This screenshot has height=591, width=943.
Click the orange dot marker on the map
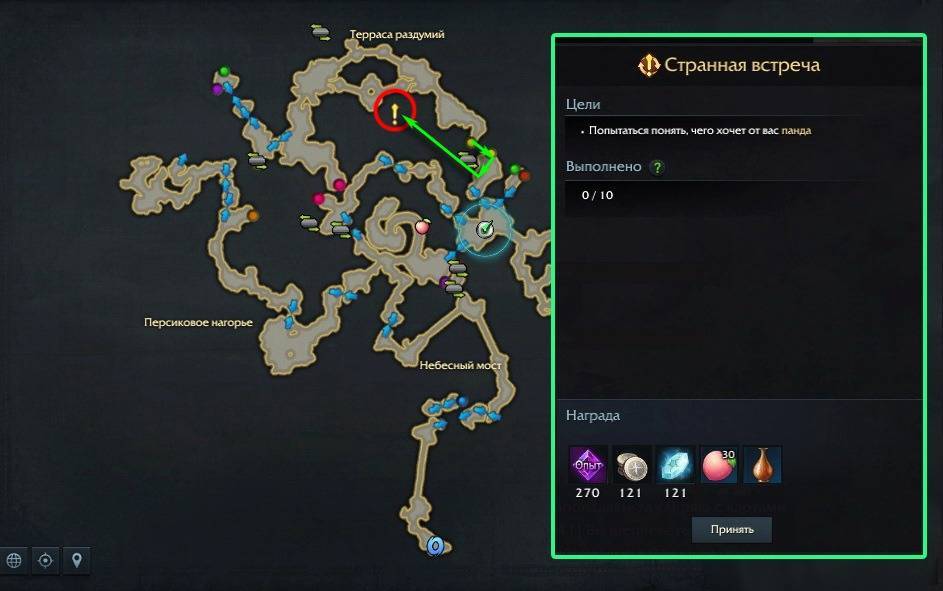click(x=253, y=215)
